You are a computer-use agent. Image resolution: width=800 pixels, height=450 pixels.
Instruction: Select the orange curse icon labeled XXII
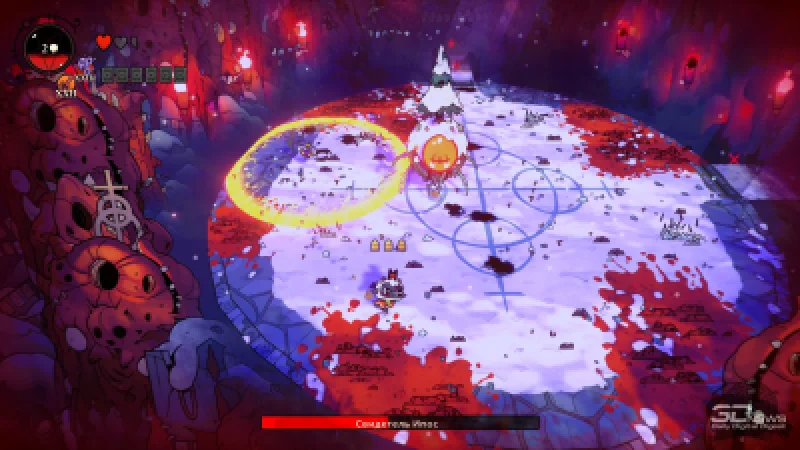(x=66, y=82)
